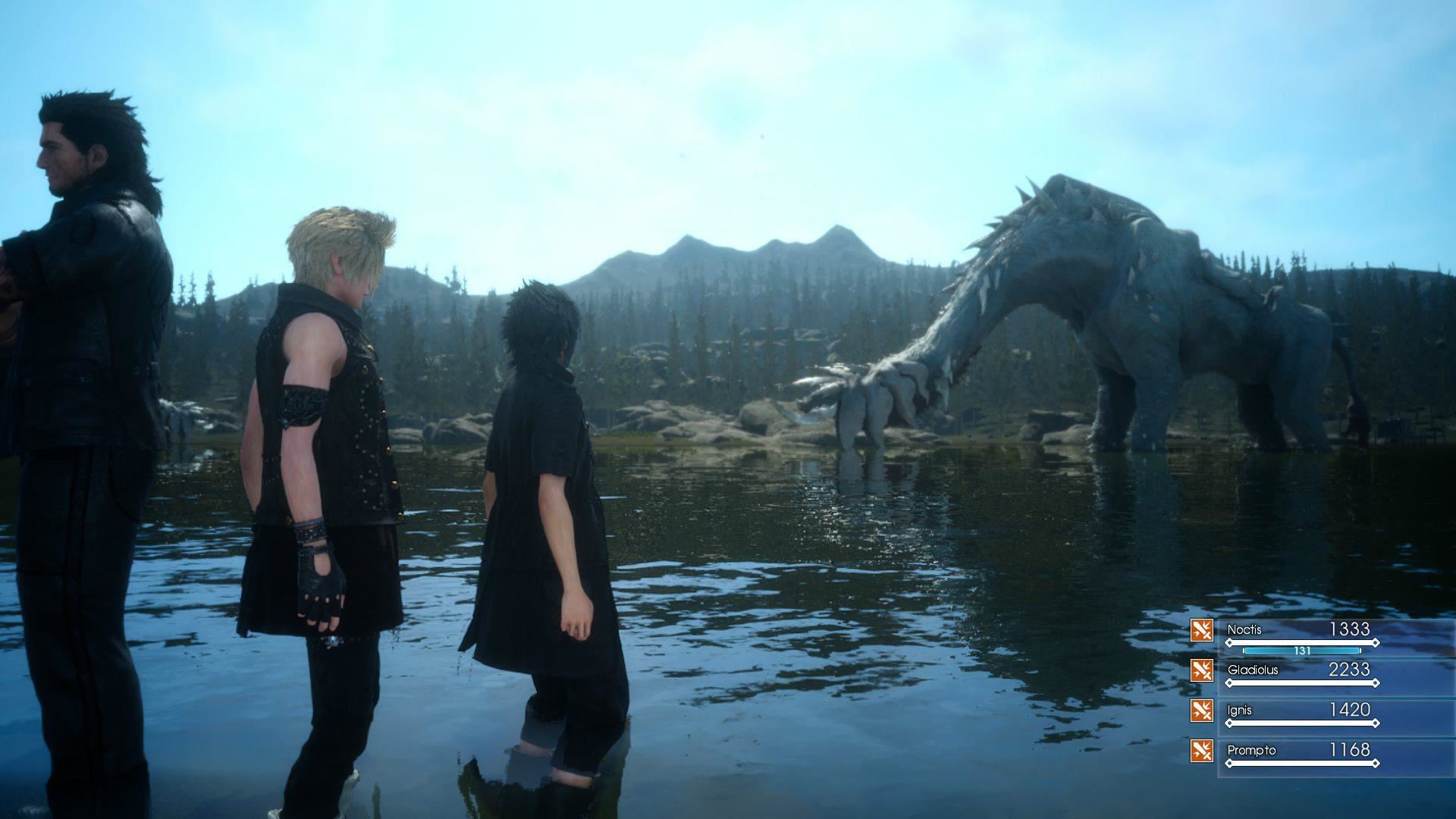Click the blue MP gauge showing 131
This screenshot has width=1456, height=819.
coord(1302,651)
